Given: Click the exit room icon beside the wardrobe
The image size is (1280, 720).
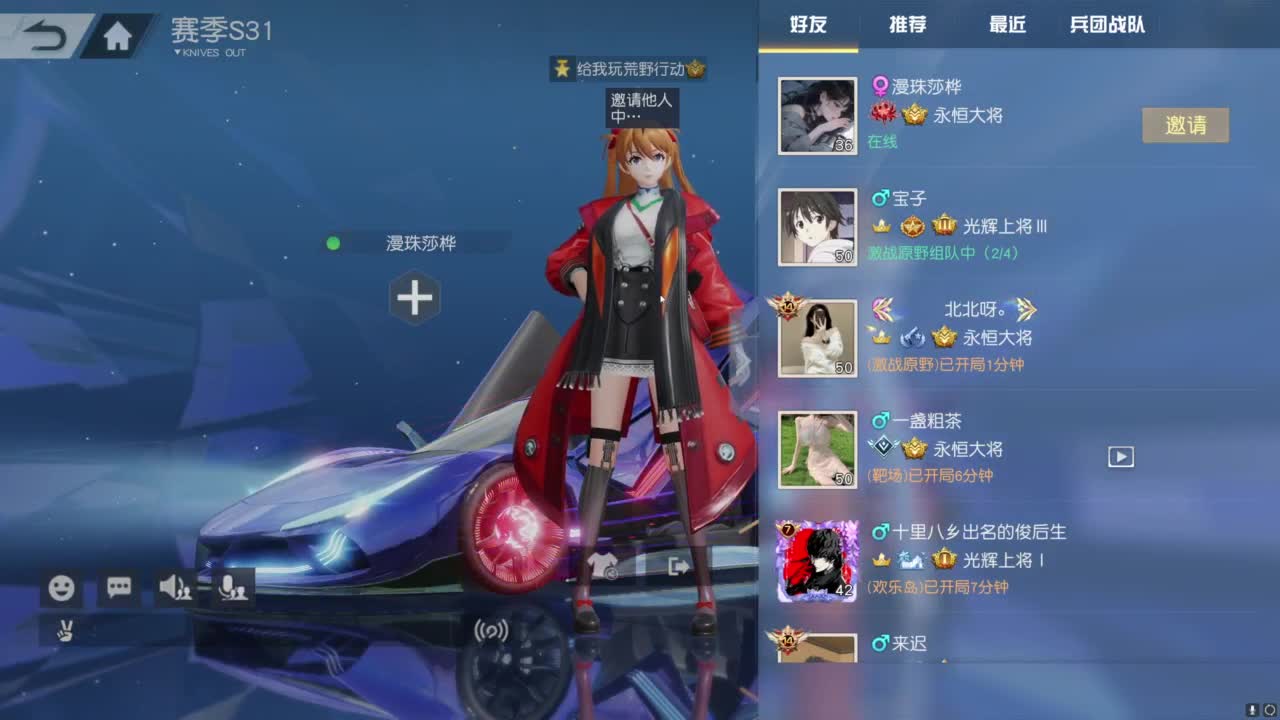Looking at the screenshot, I should [679, 567].
